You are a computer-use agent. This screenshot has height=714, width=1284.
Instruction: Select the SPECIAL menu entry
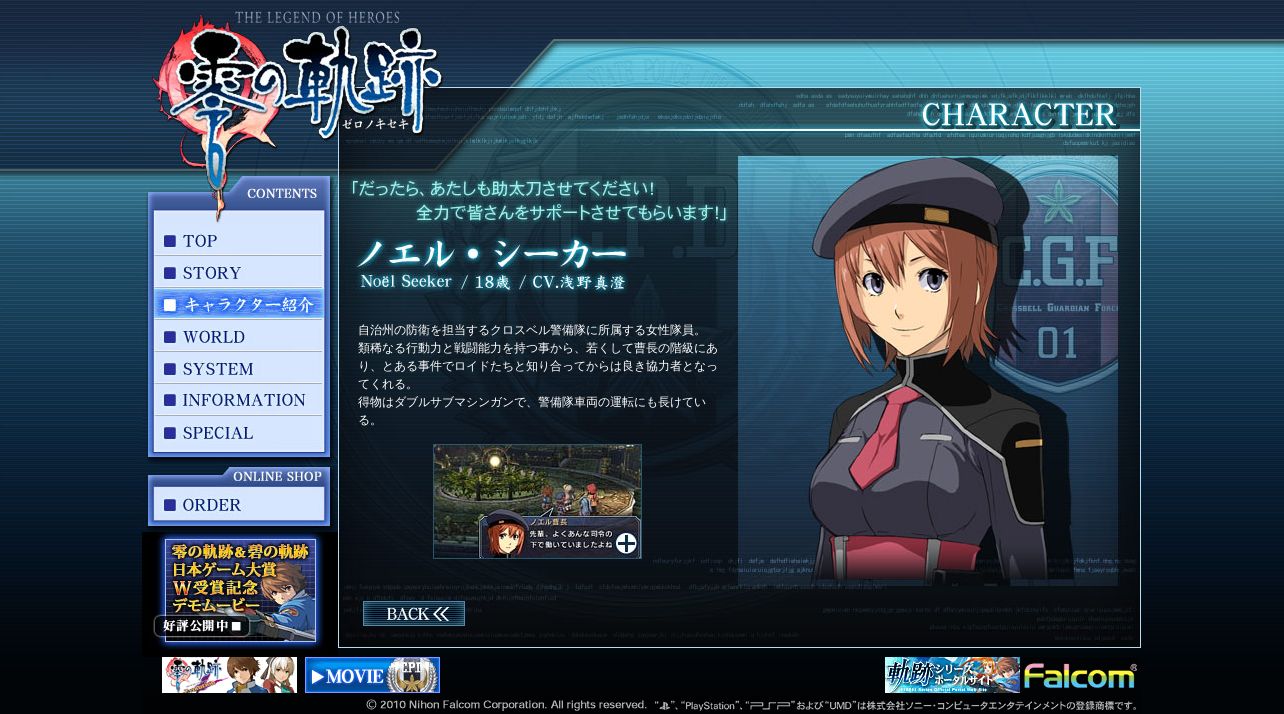click(x=239, y=433)
